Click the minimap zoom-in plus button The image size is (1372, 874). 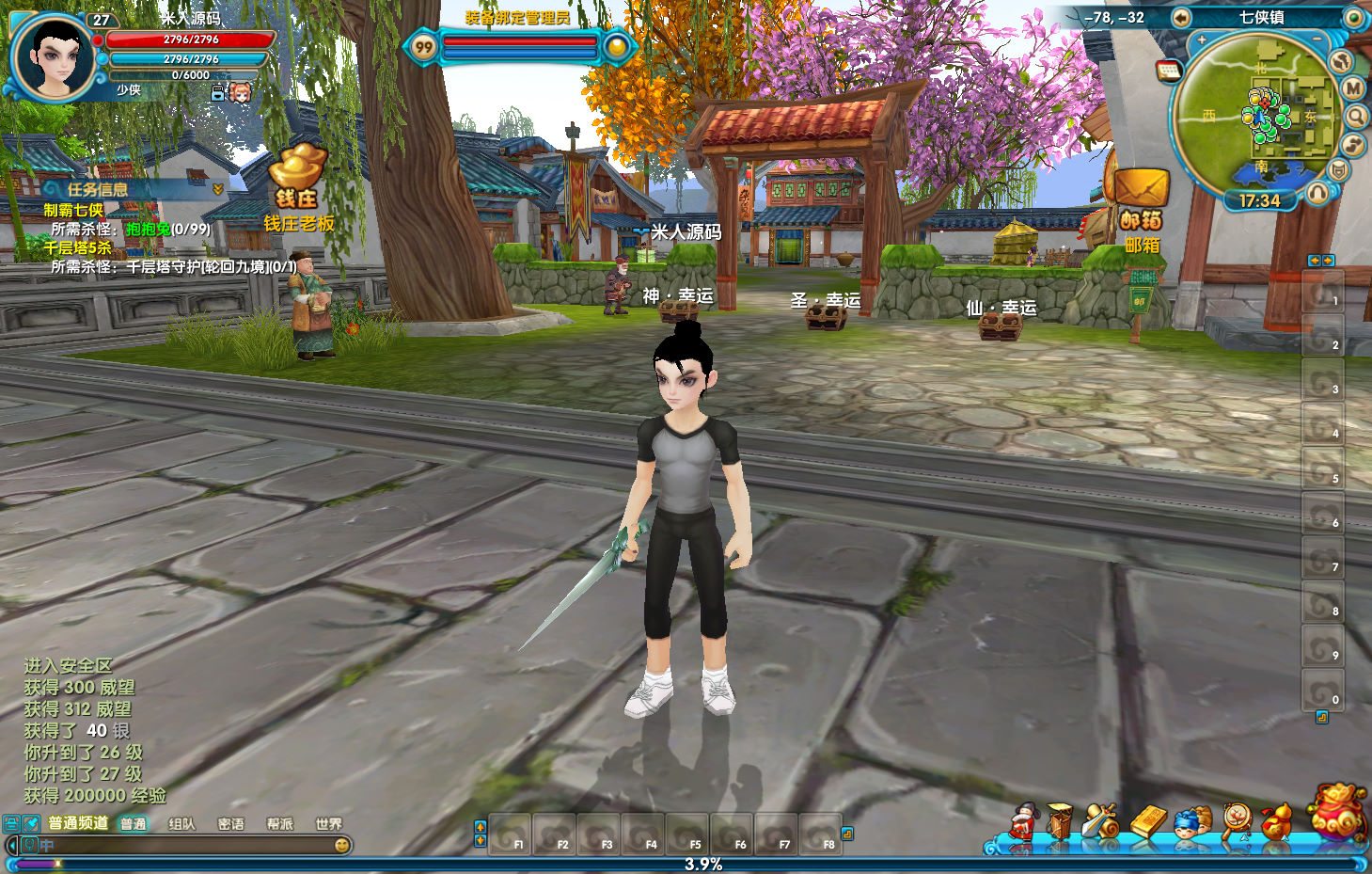pos(1201,40)
